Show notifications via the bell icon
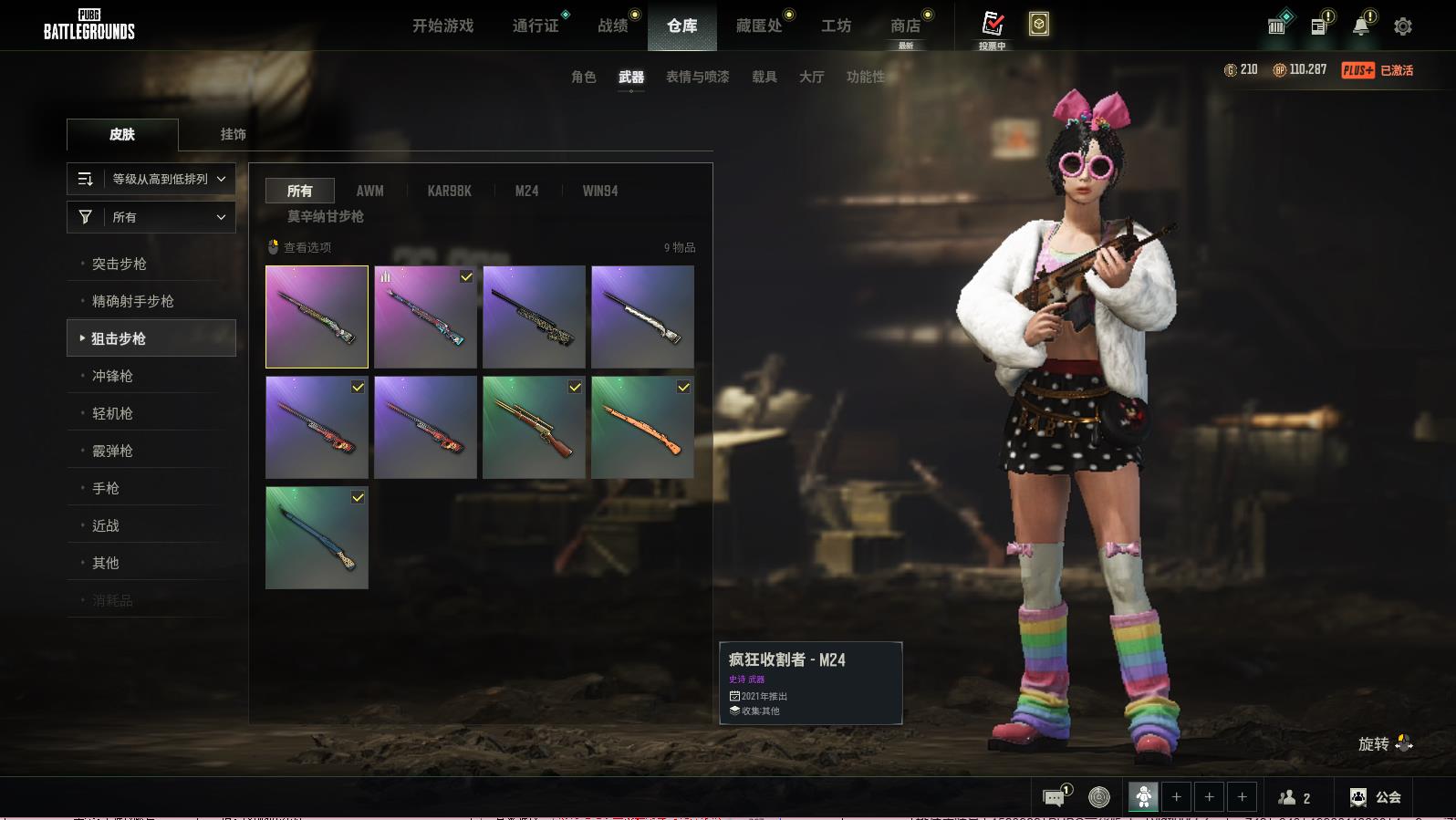Image resolution: width=1456 pixels, height=820 pixels. coord(1361,26)
